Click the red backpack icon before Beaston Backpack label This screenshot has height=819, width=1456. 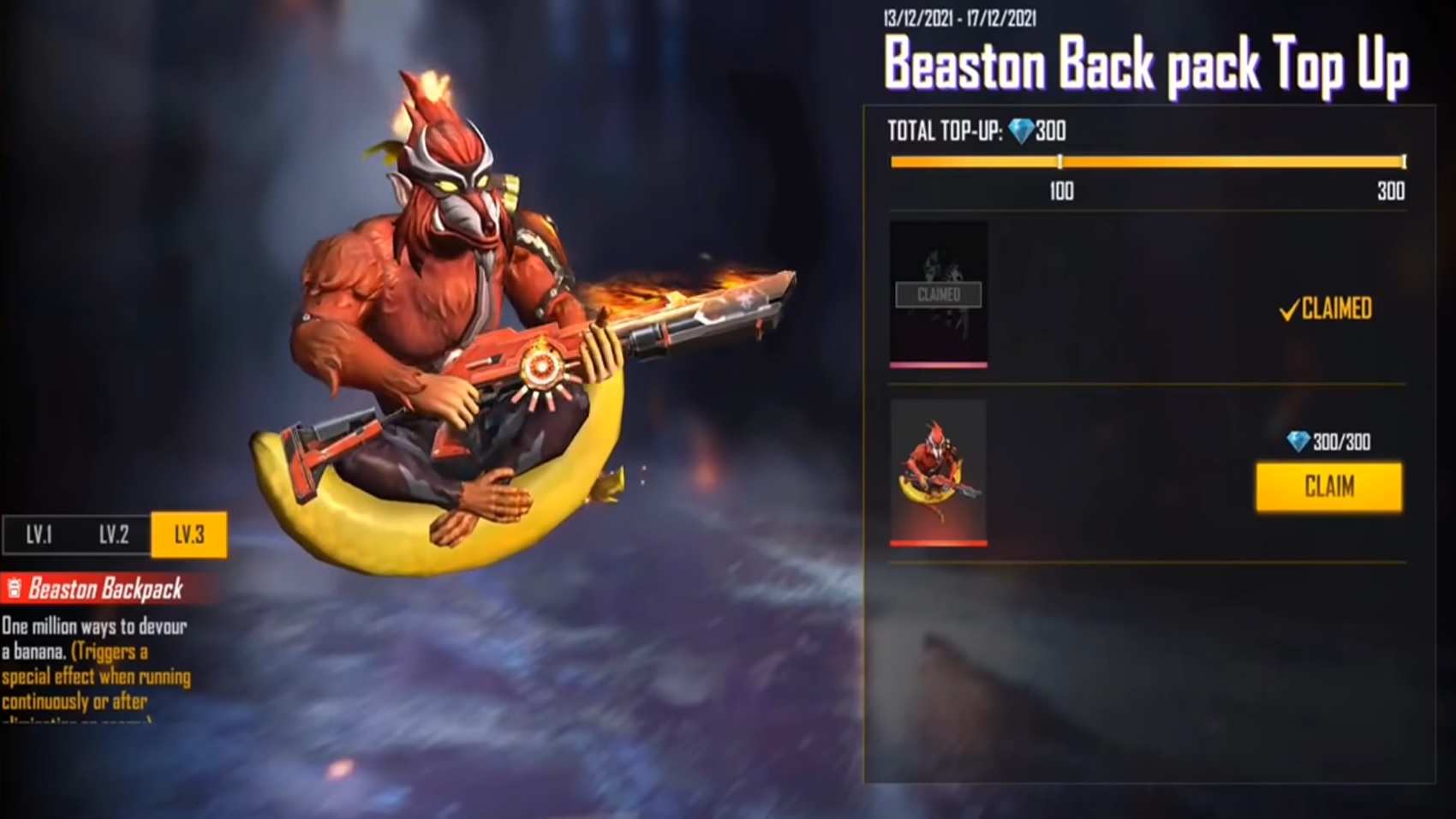tap(13, 589)
